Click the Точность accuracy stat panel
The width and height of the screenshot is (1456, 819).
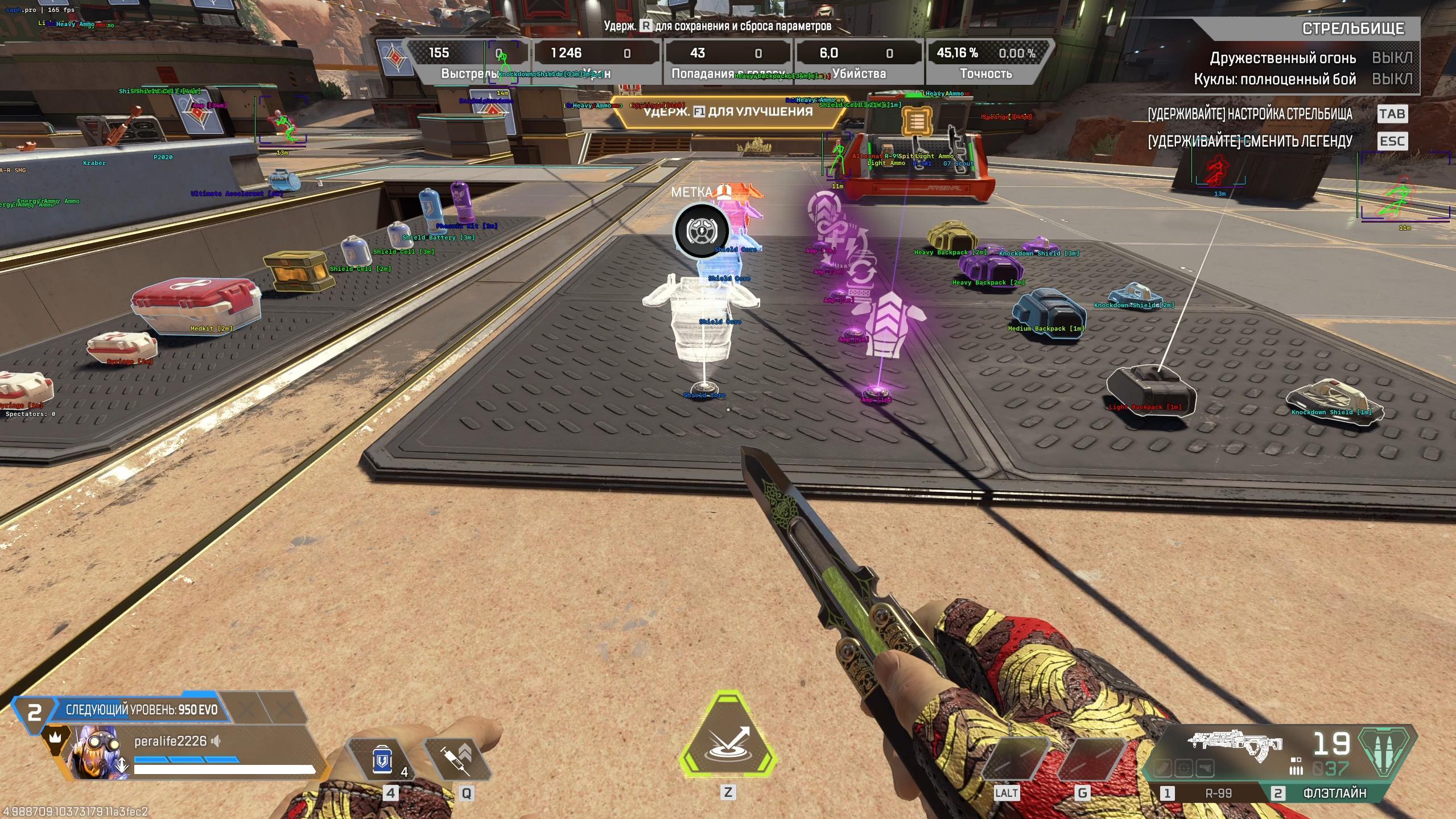(x=986, y=62)
